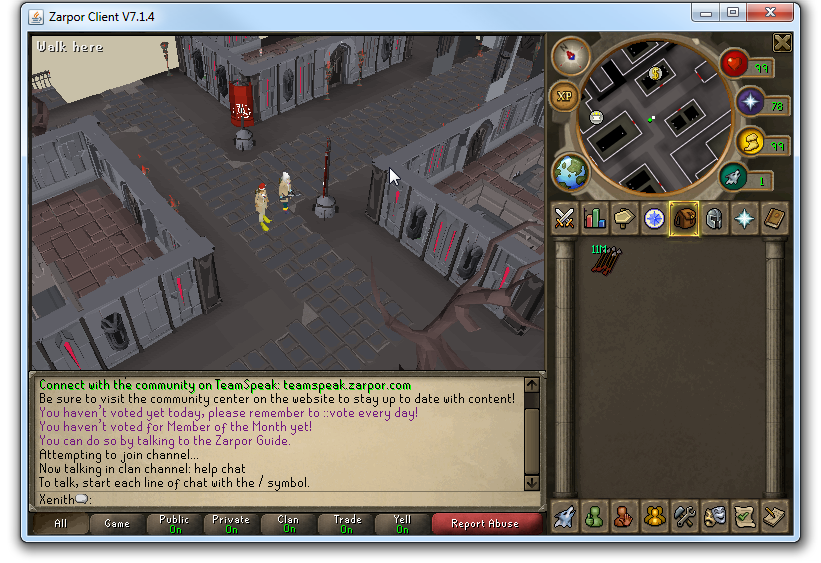
Task: Open the green friends list tab
Action: click(594, 516)
